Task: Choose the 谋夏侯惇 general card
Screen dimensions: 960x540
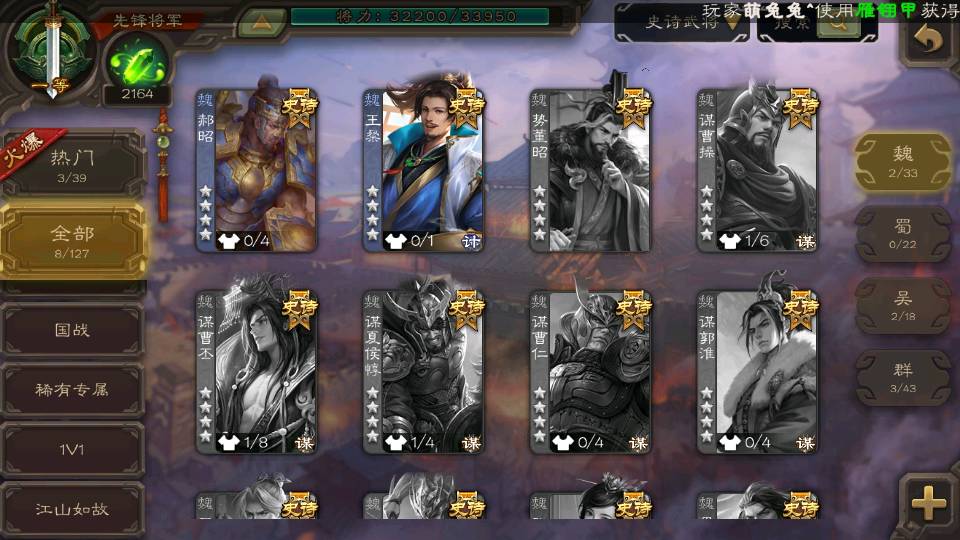Action: click(424, 371)
